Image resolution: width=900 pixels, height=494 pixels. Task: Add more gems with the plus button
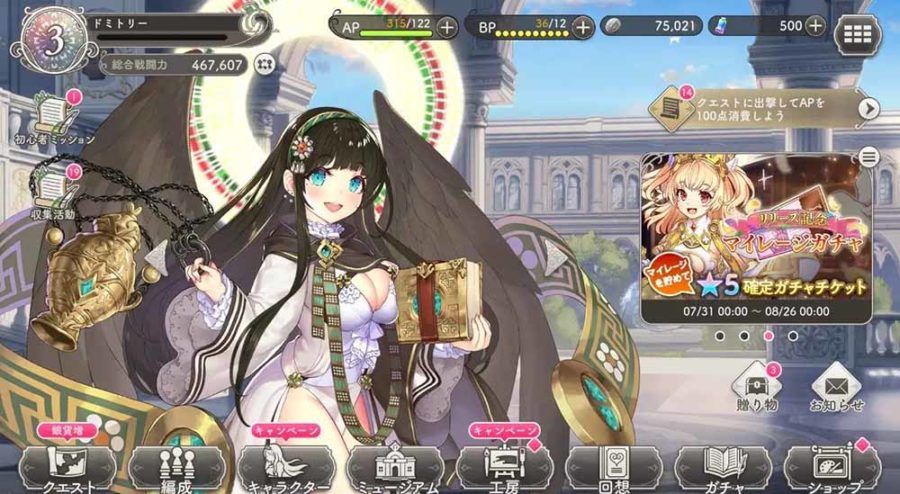tap(815, 27)
